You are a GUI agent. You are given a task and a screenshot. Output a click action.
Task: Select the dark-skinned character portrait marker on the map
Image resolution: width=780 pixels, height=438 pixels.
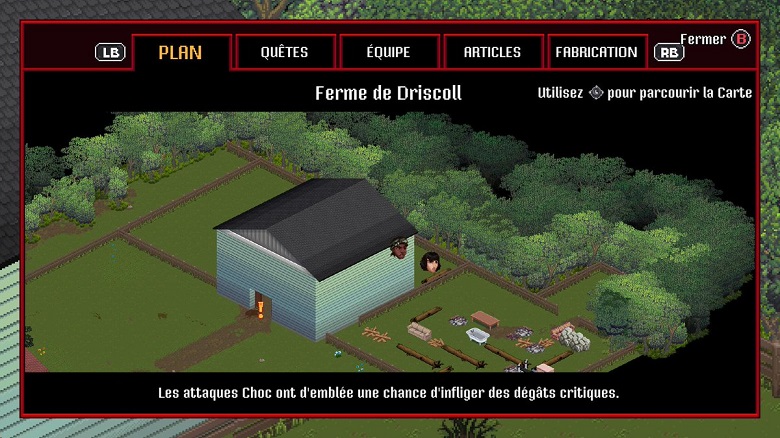click(400, 247)
